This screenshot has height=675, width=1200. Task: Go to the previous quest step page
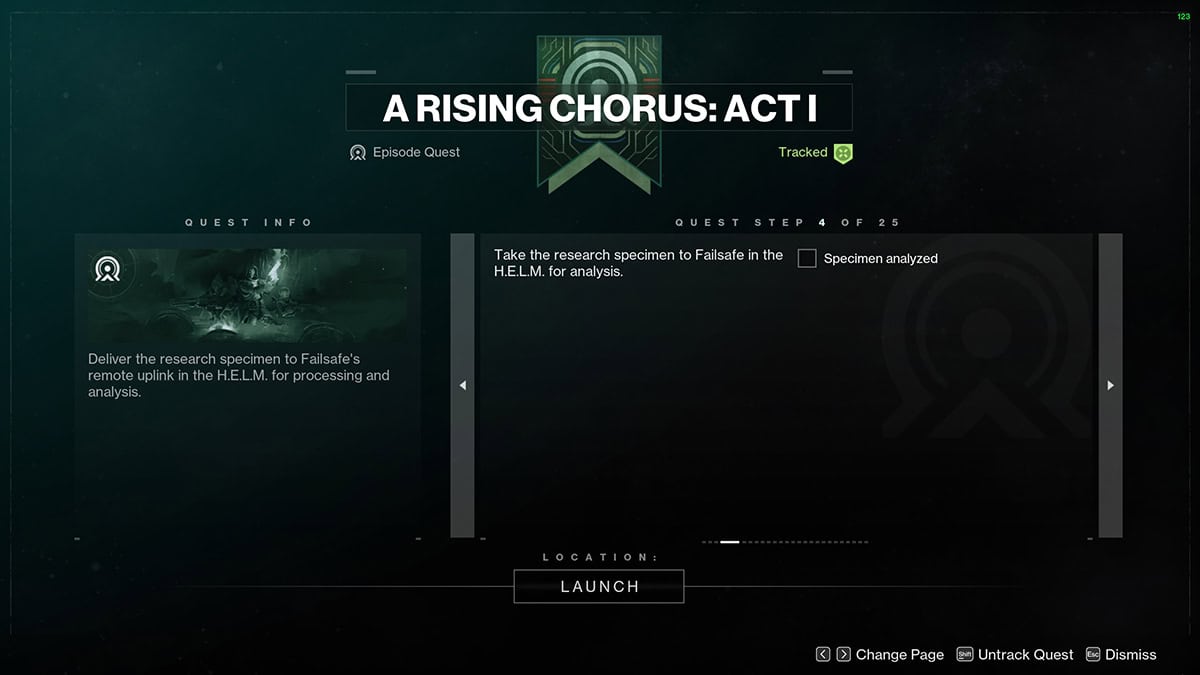click(x=462, y=386)
